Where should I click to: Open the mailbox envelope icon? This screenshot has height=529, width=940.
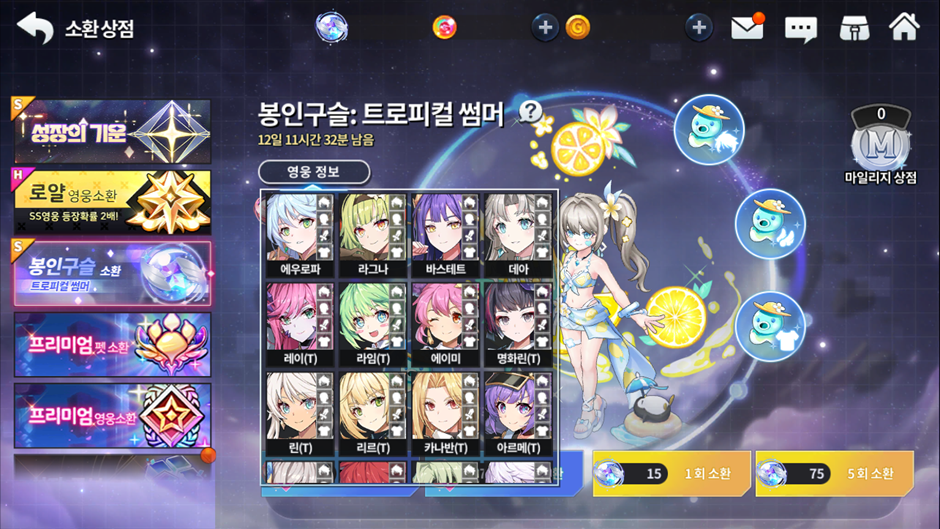click(747, 27)
